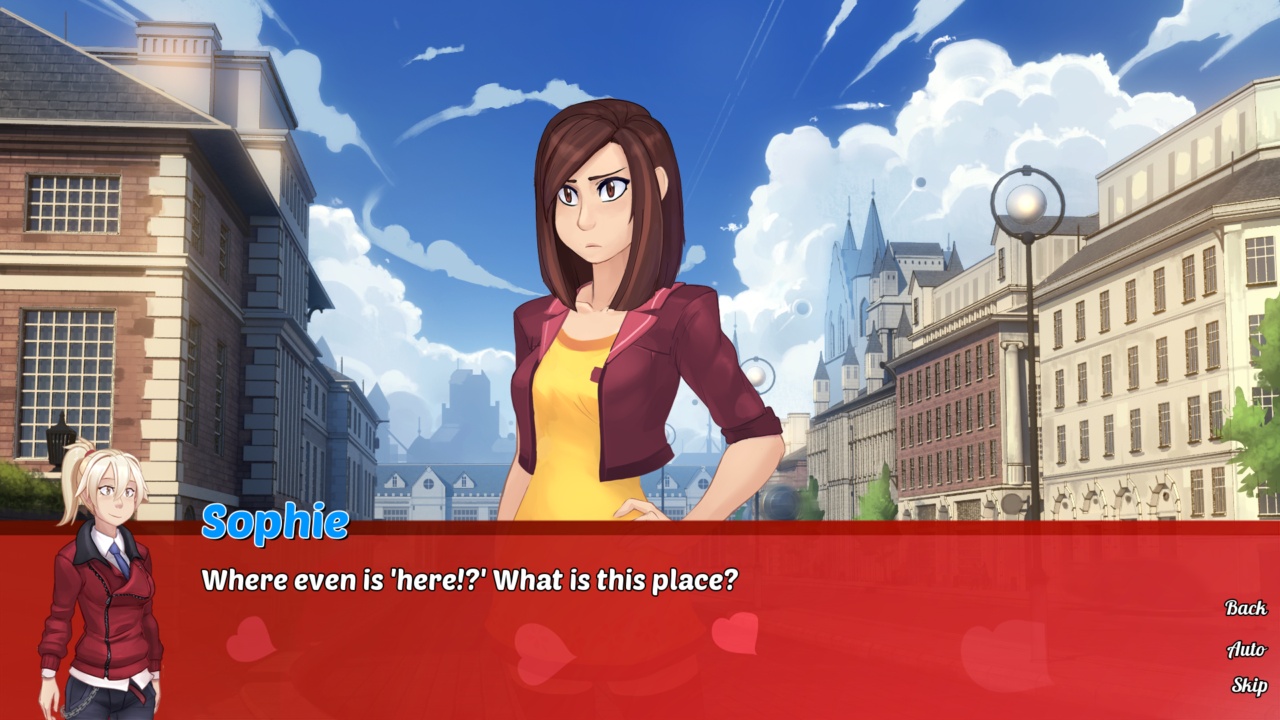
Task: Advance the story by clicking the dialogue text
Action: point(470,576)
